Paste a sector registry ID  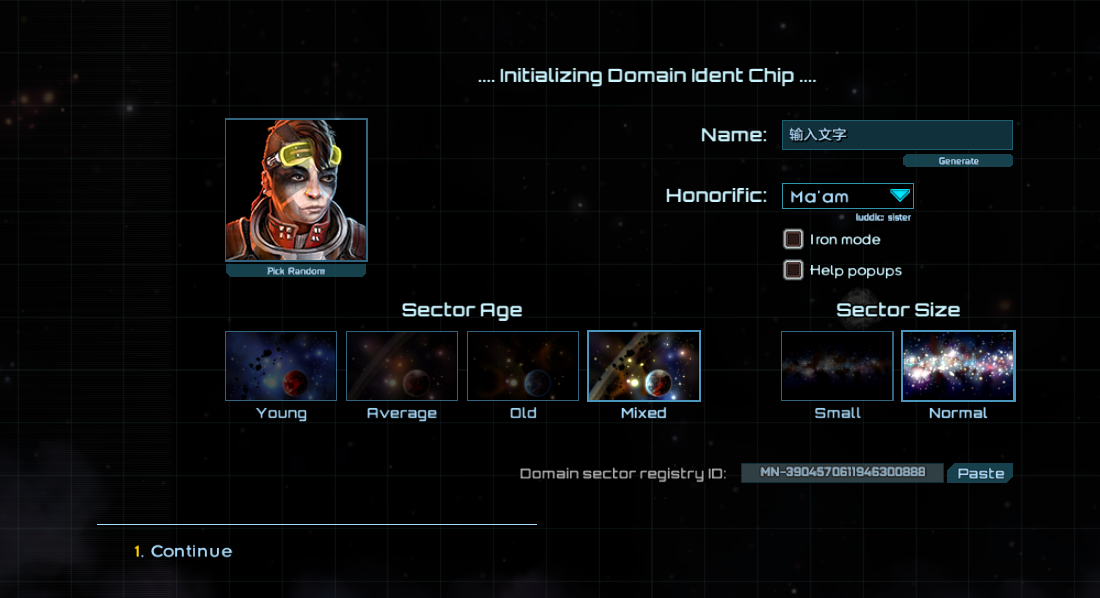[980, 473]
